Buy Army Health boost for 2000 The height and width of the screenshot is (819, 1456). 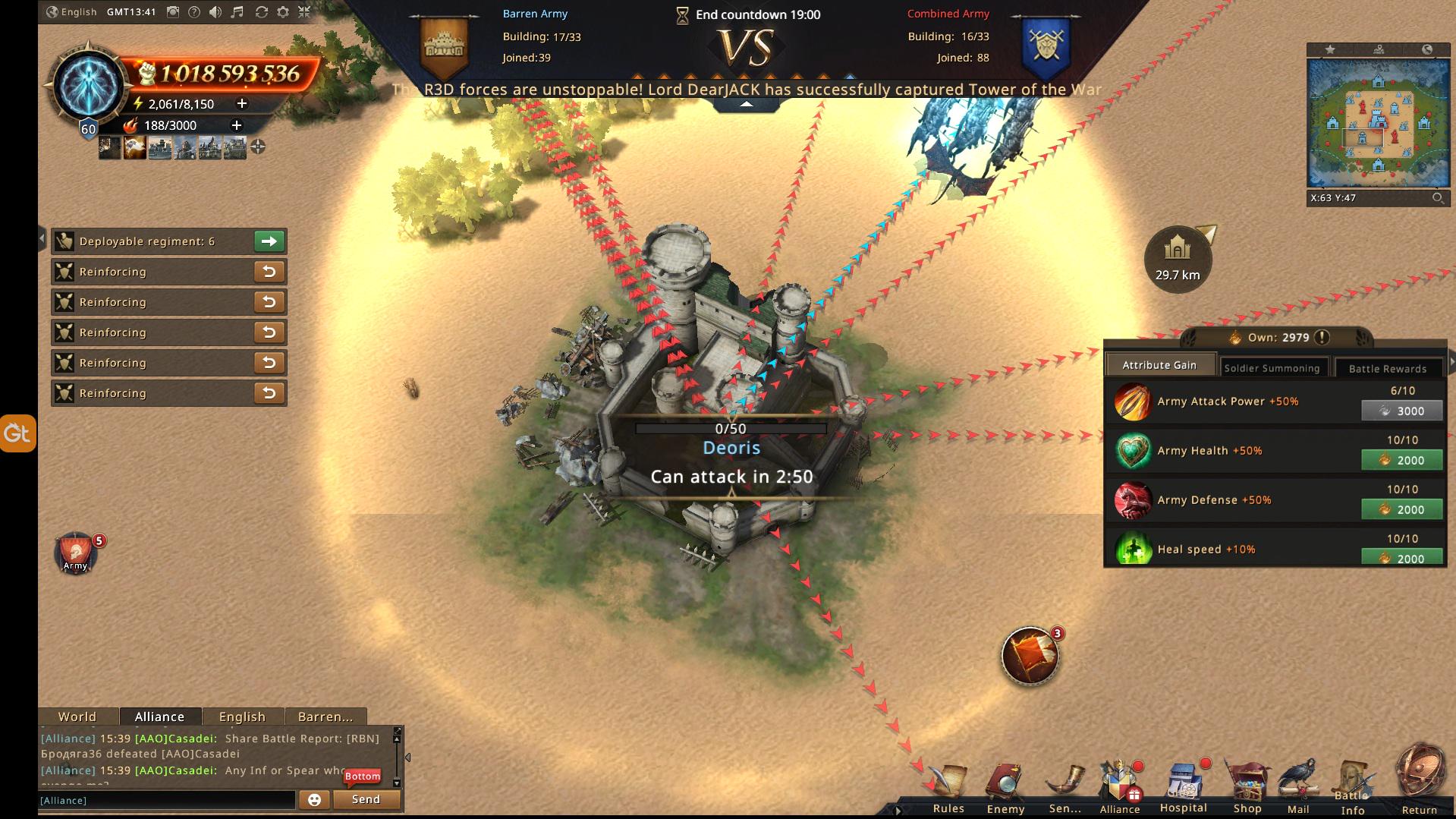click(x=1401, y=460)
